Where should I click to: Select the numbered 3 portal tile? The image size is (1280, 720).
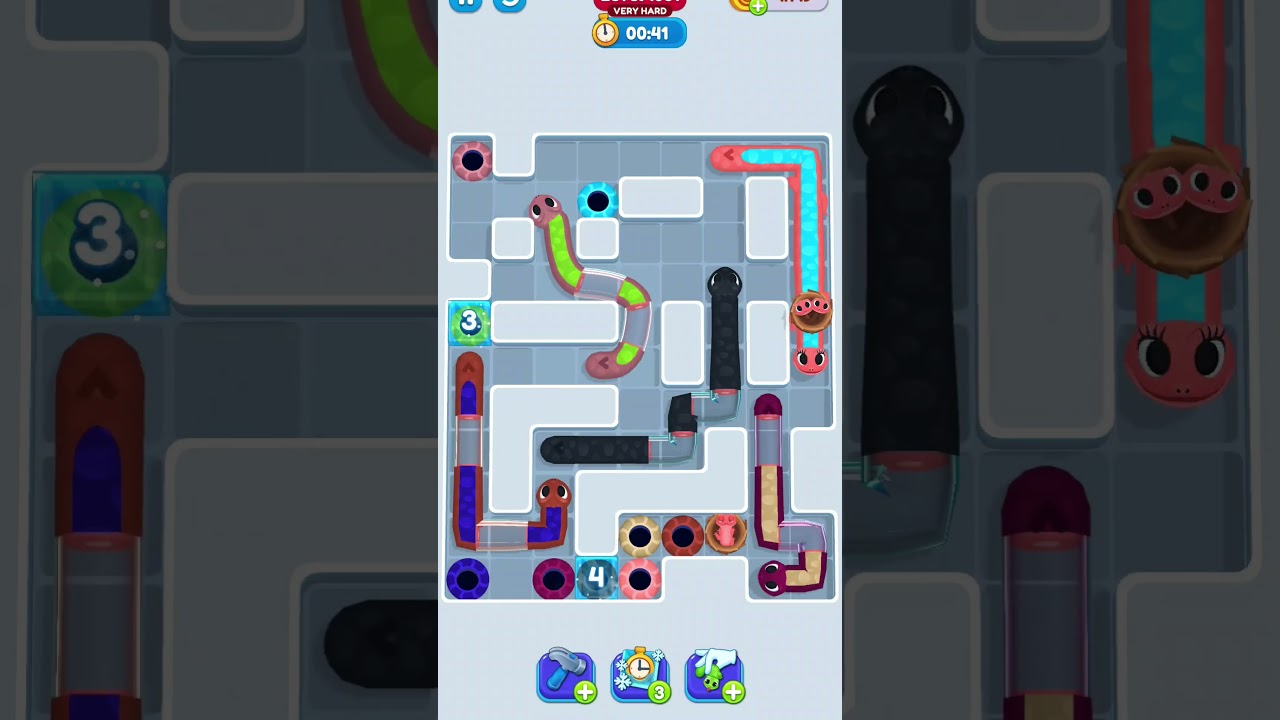pyautogui.click(x=469, y=323)
